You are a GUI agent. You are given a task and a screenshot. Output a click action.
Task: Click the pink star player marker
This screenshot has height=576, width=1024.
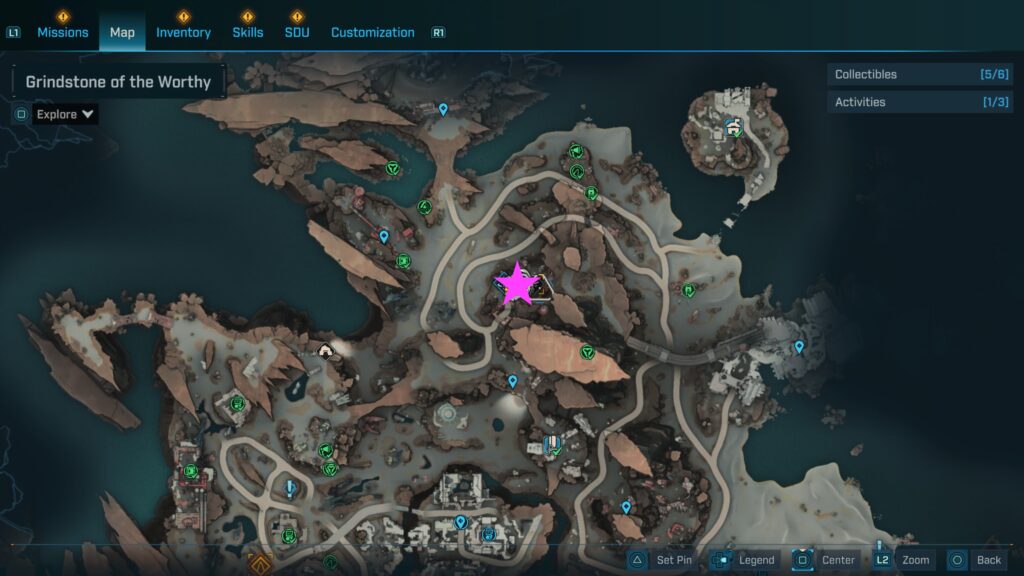click(x=517, y=285)
